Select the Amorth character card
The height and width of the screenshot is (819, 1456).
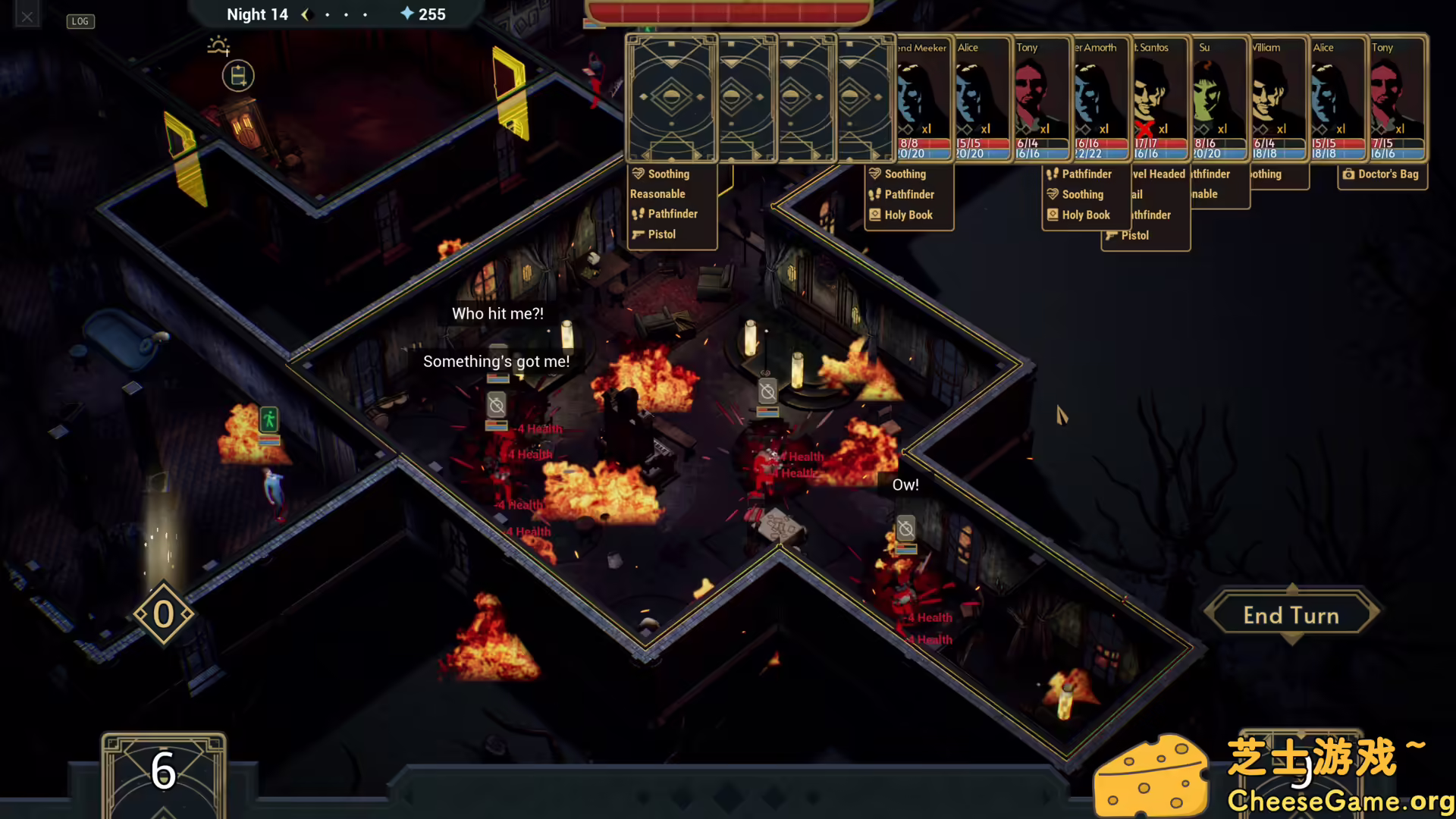click(1101, 99)
